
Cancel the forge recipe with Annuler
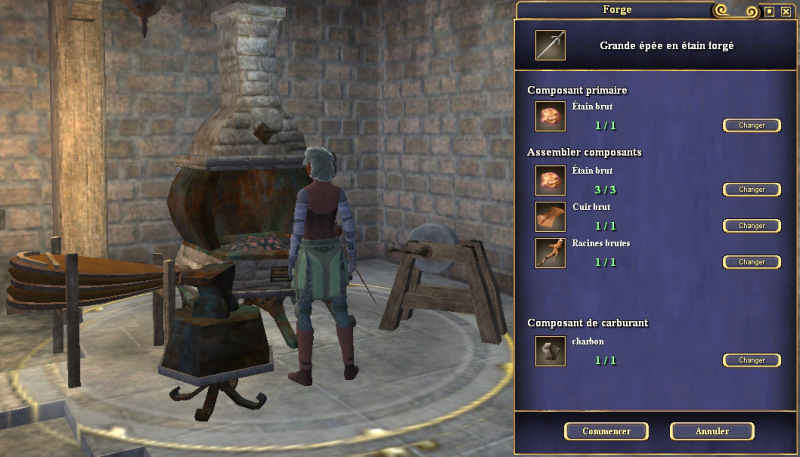712,431
